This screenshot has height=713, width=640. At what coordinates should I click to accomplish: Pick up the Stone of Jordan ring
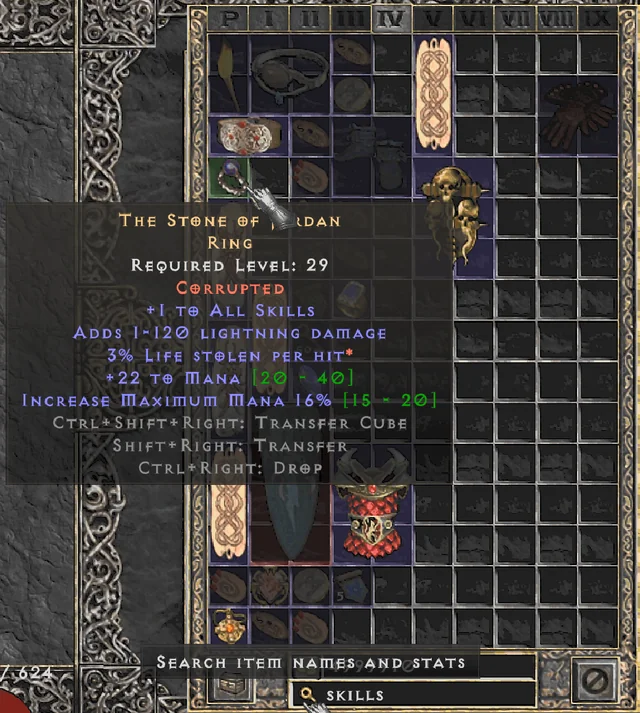(232, 180)
